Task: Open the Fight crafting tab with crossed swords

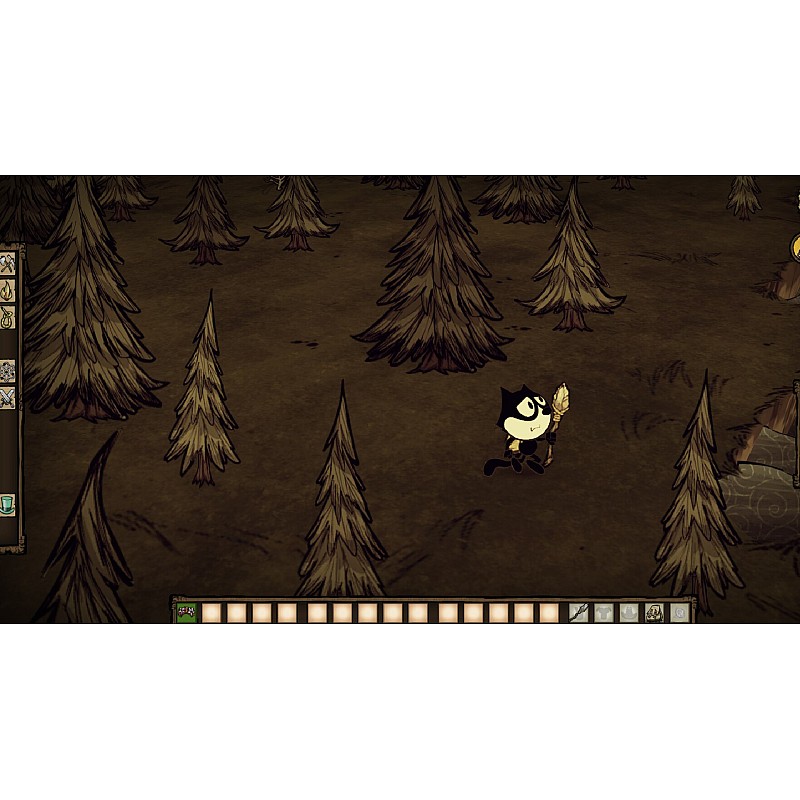Action: 8,397
